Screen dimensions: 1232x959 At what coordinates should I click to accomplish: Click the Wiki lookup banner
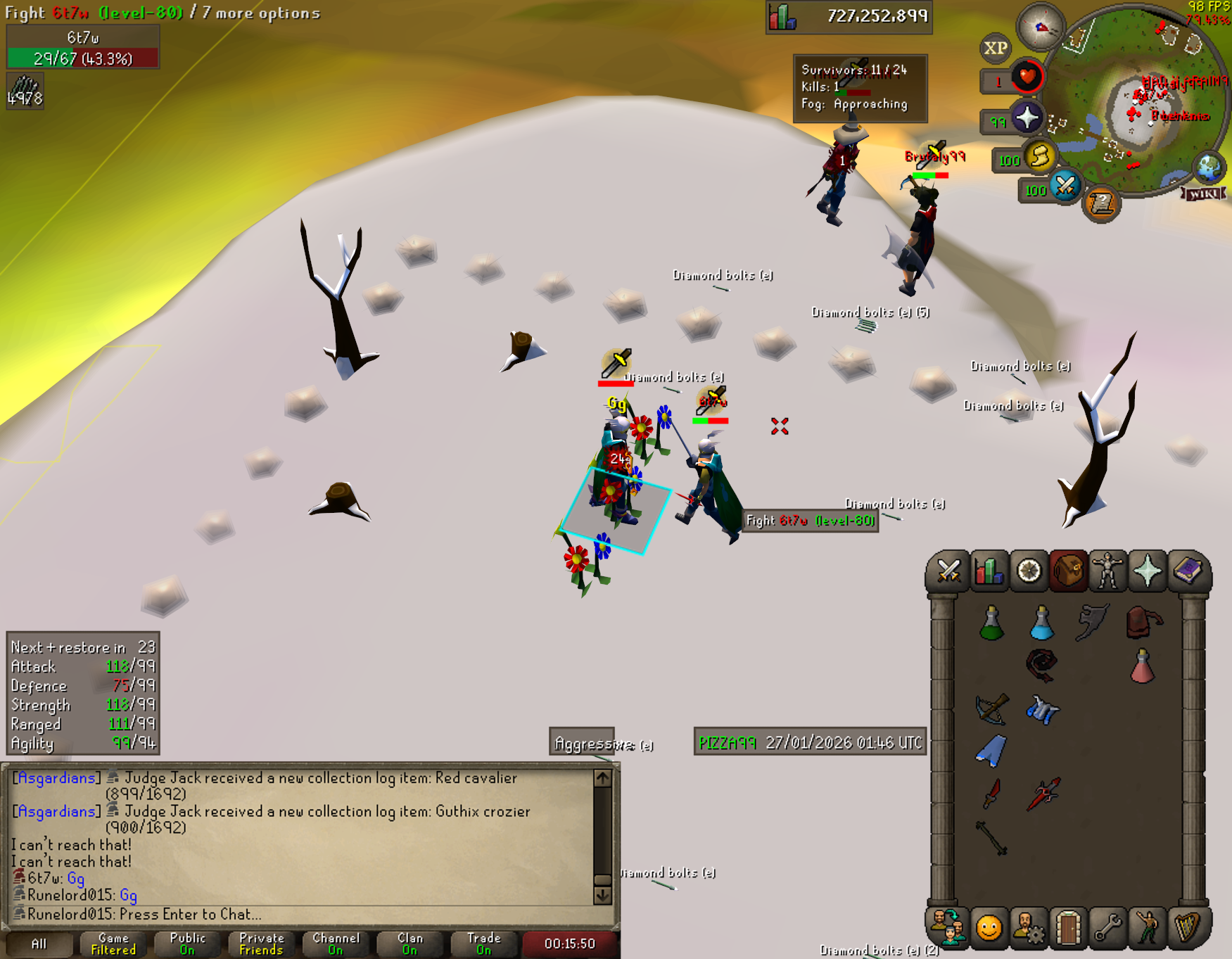tap(1204, 193)
